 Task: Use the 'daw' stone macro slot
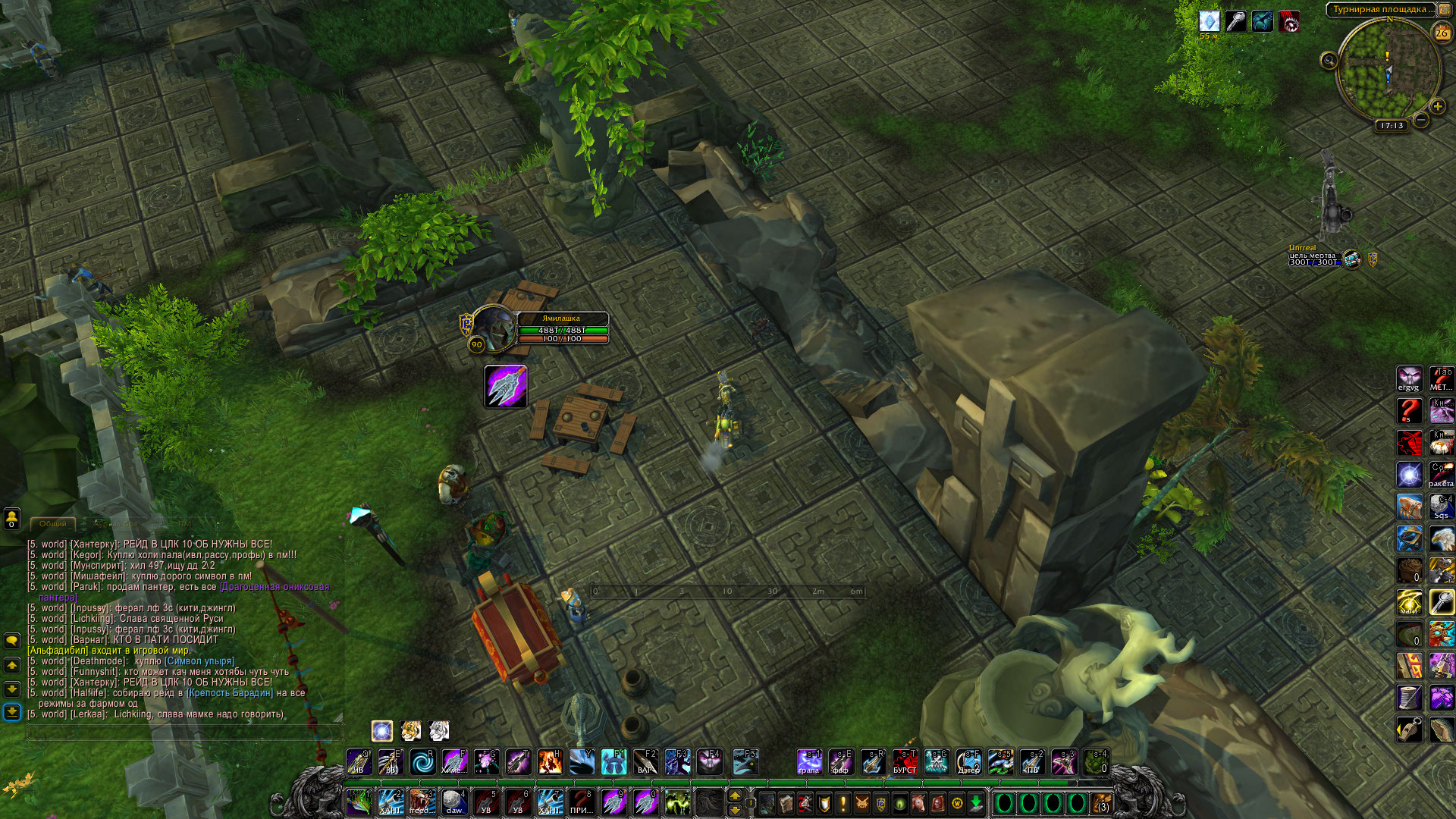tap(453, 802)
